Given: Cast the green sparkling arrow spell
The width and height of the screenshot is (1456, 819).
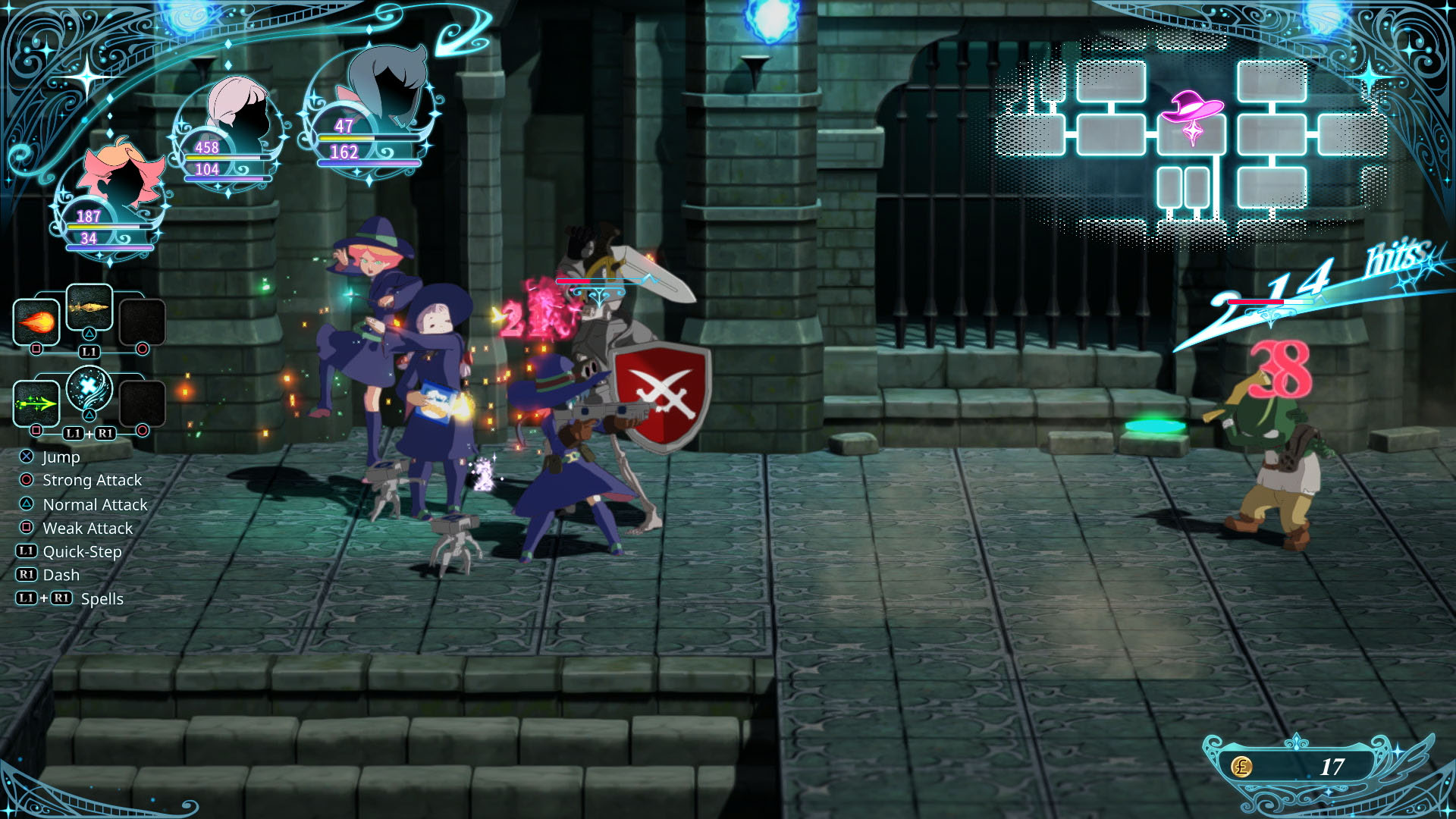Looking at the screenshot, I should click(36, 403).
